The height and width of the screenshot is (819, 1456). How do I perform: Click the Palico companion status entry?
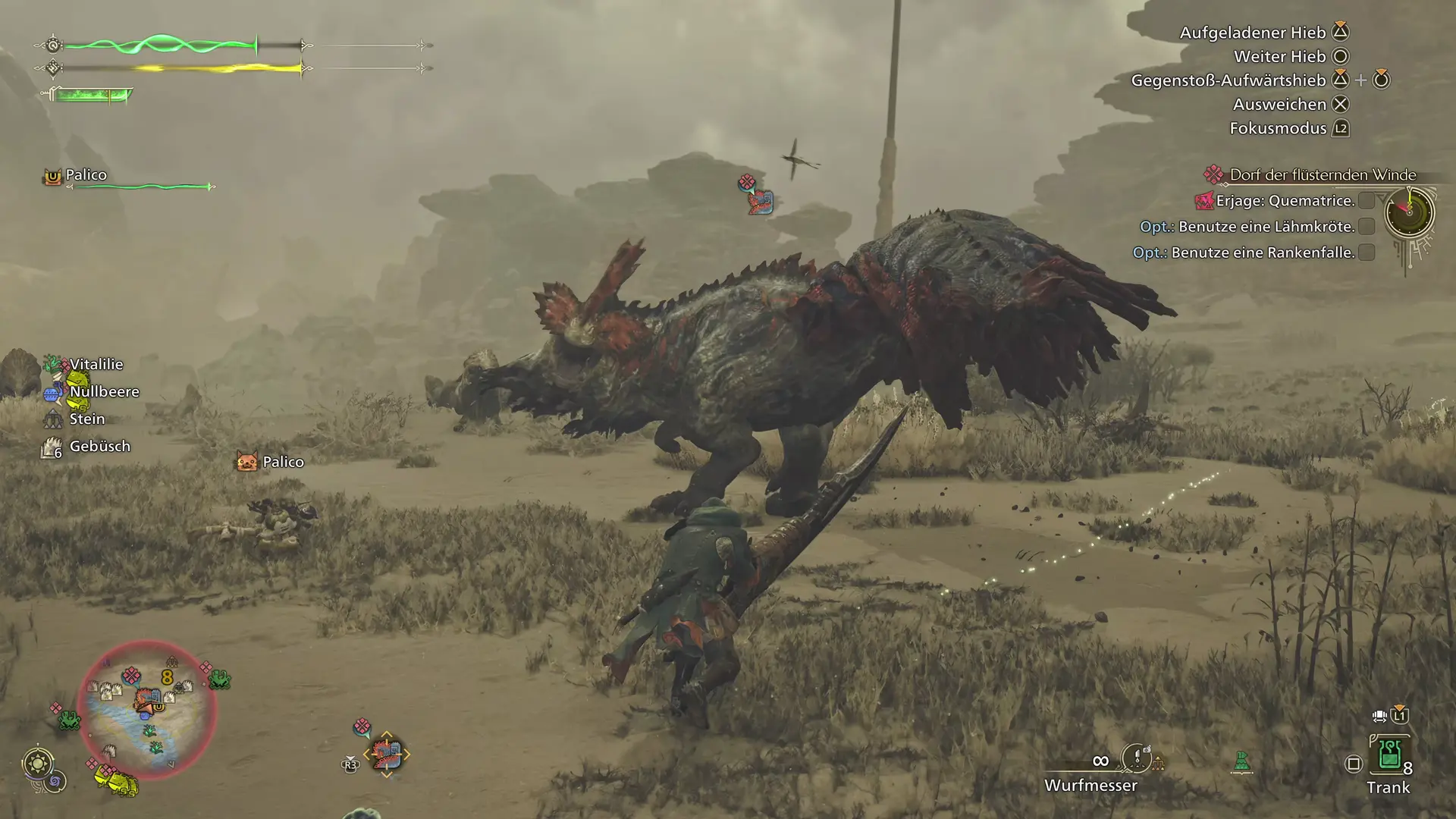click(x=86, y=175)
